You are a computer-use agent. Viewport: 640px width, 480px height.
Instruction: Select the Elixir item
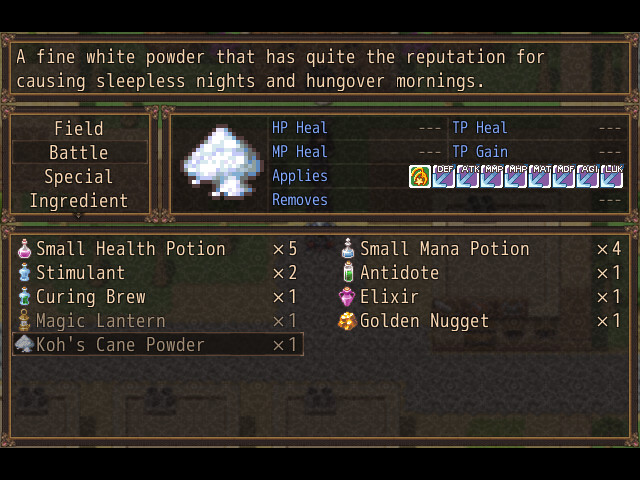click(389, 297)
